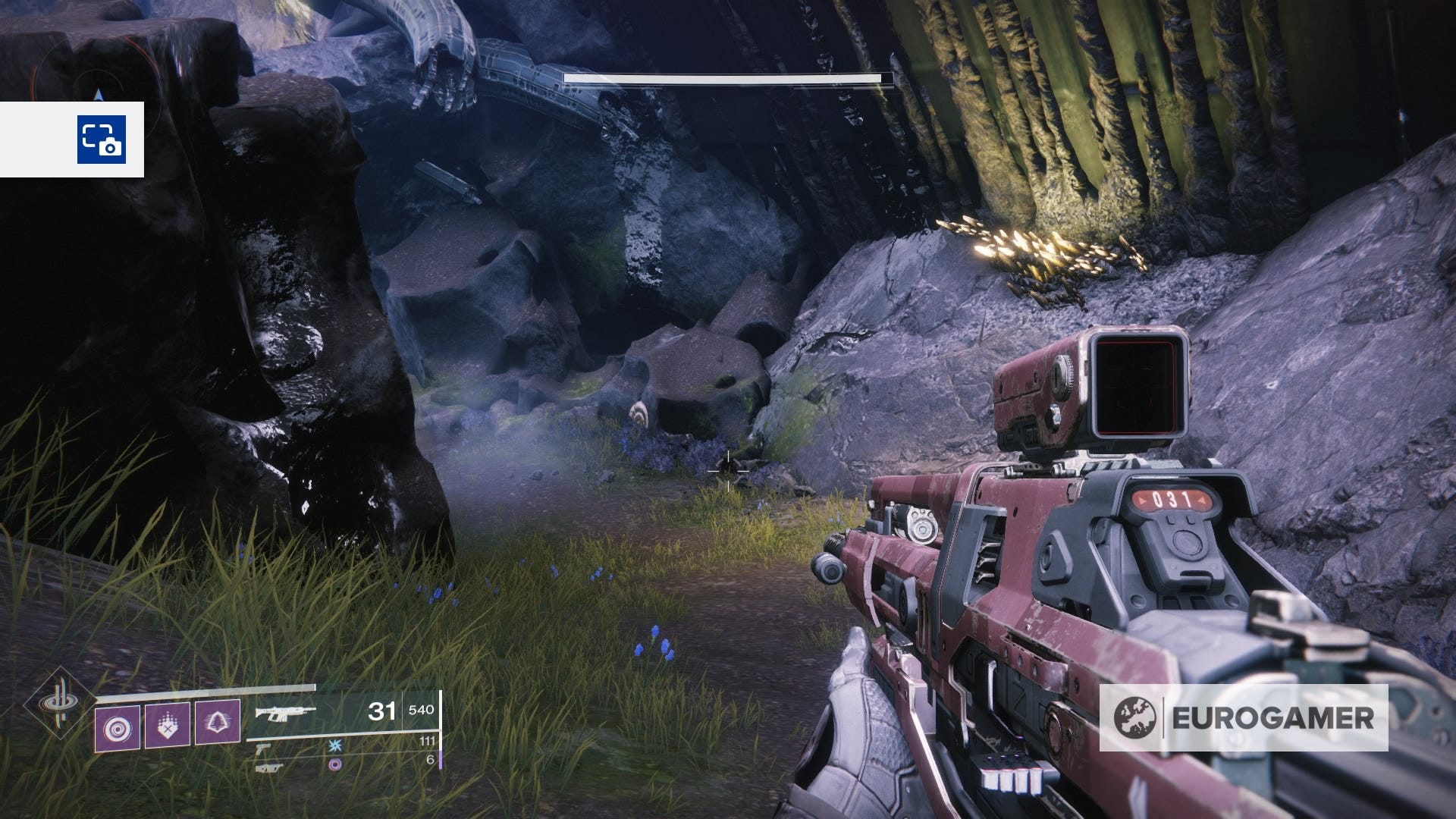Select the heavy weapon icon in the bottom row

(265, 767)
